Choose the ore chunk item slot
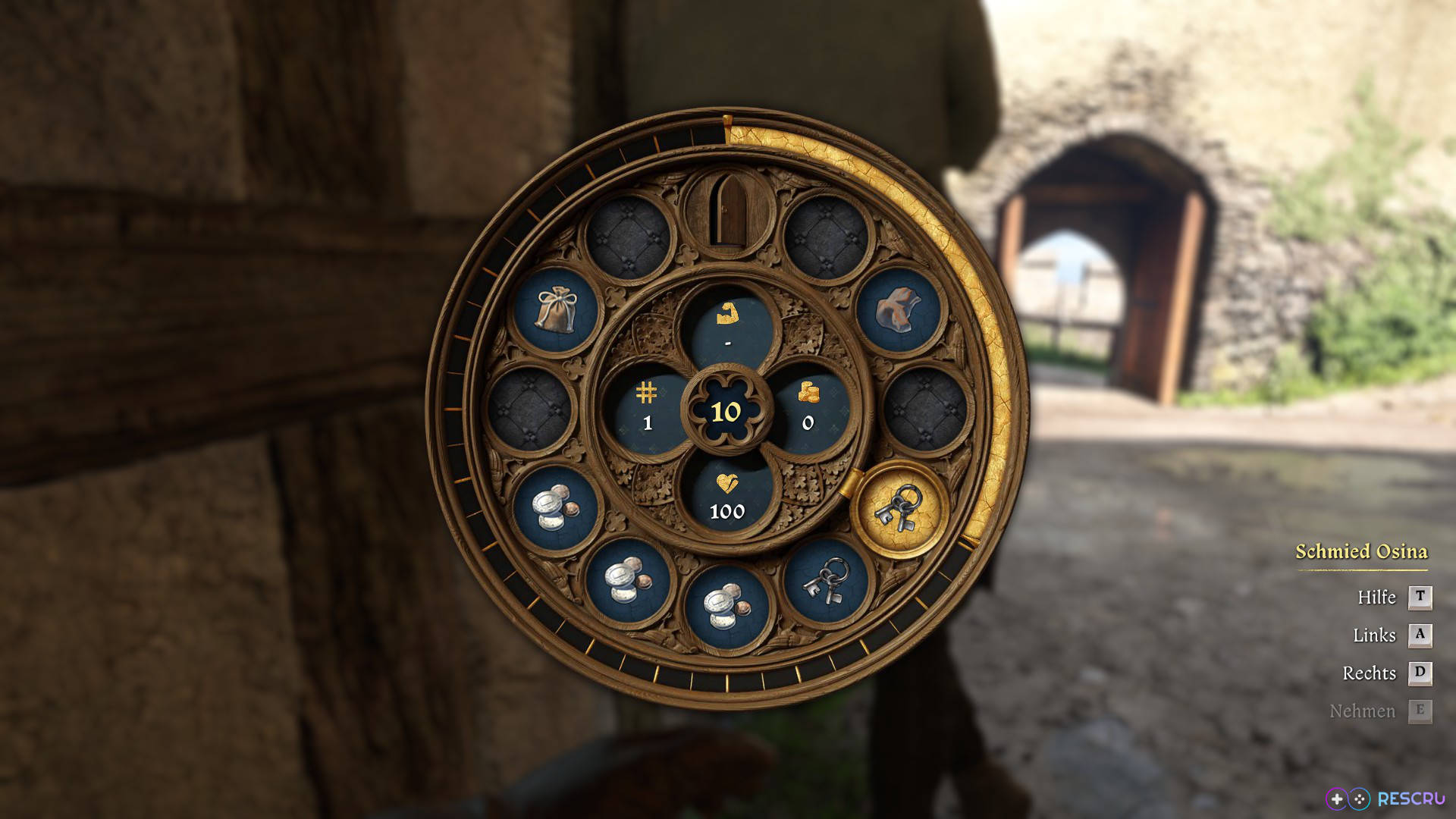Screen dimensions: 1456x819 click(899, 310)
